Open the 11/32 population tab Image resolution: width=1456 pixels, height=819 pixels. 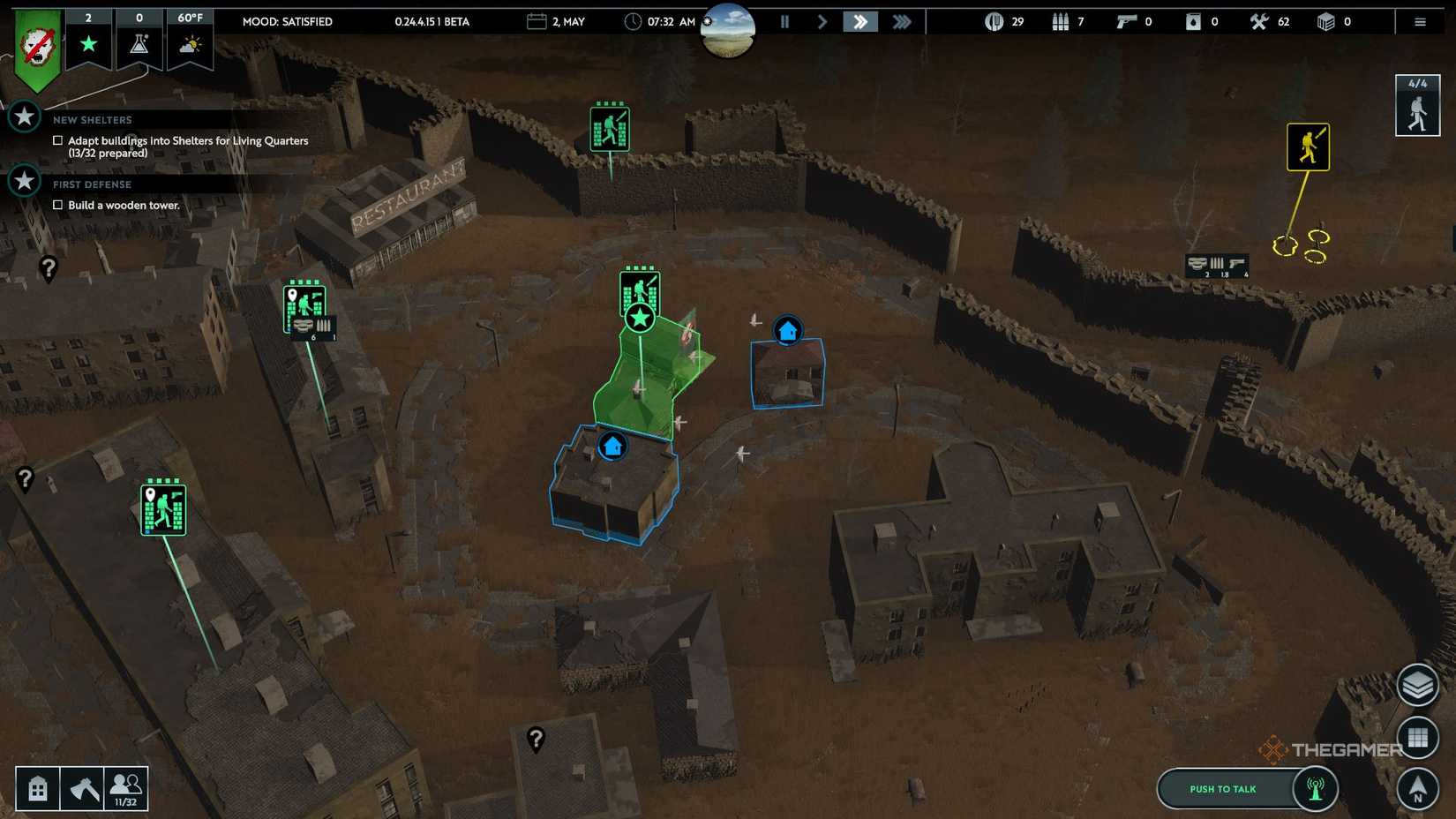pos(124,787)
